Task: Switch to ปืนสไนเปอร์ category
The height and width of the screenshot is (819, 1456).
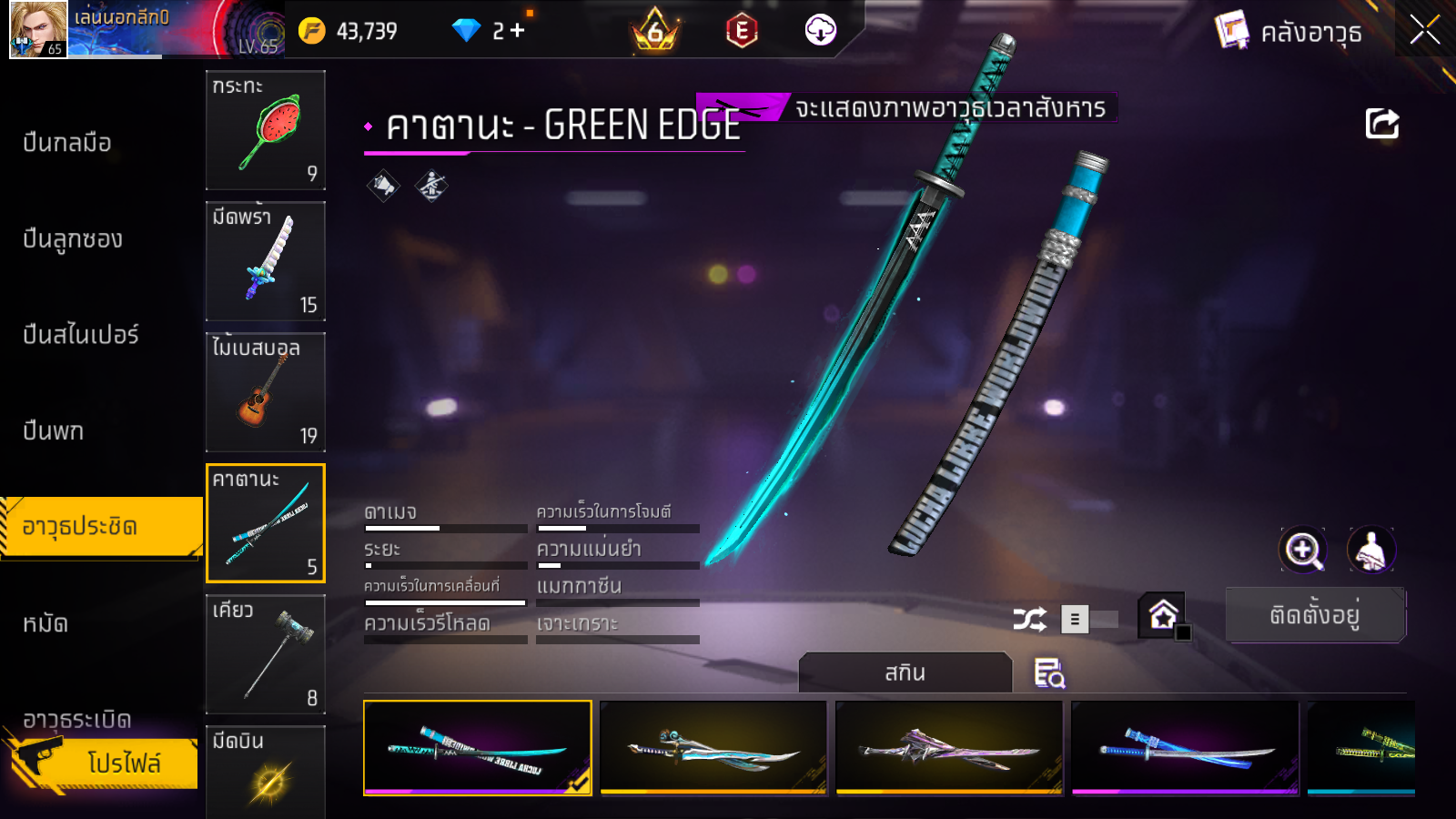Action: click(81, 335)
